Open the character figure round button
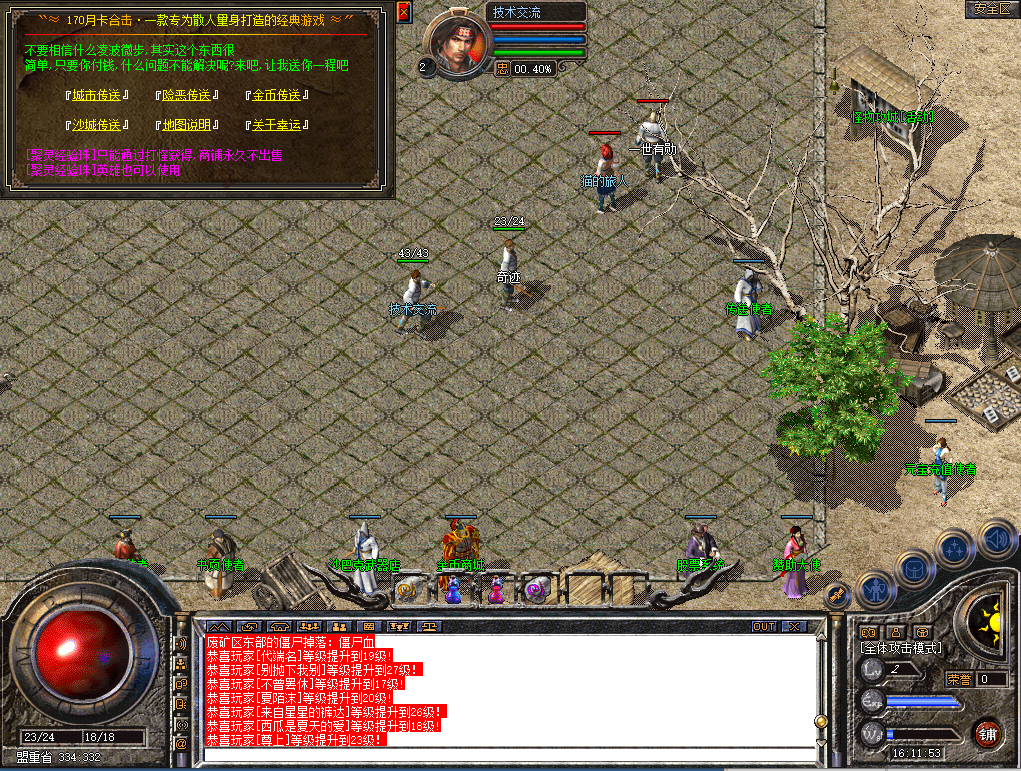The height and width of the screenshot is (771, 1021). click(x=876, y=589)
